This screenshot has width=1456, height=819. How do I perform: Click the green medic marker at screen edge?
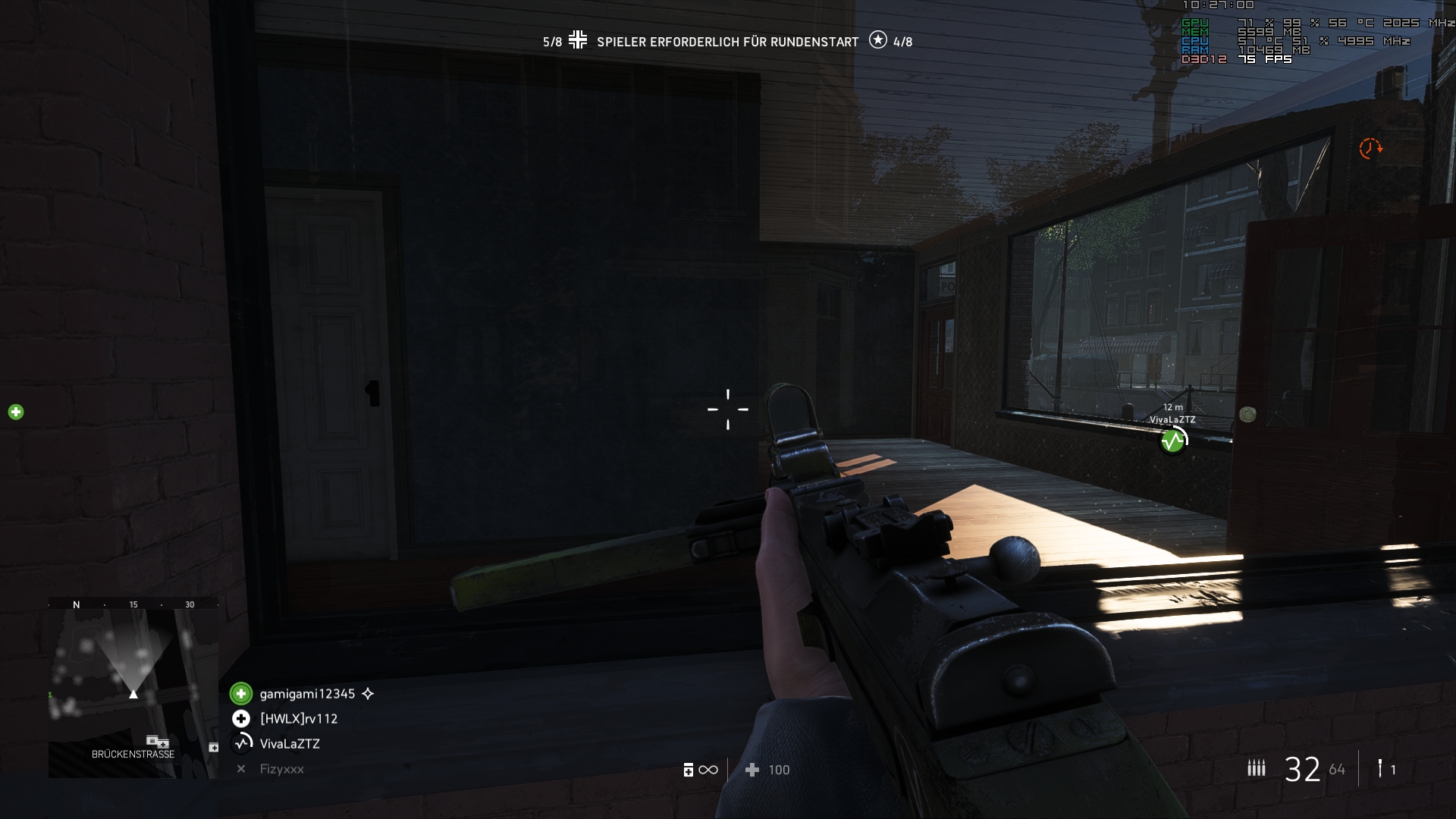[16, 412]
